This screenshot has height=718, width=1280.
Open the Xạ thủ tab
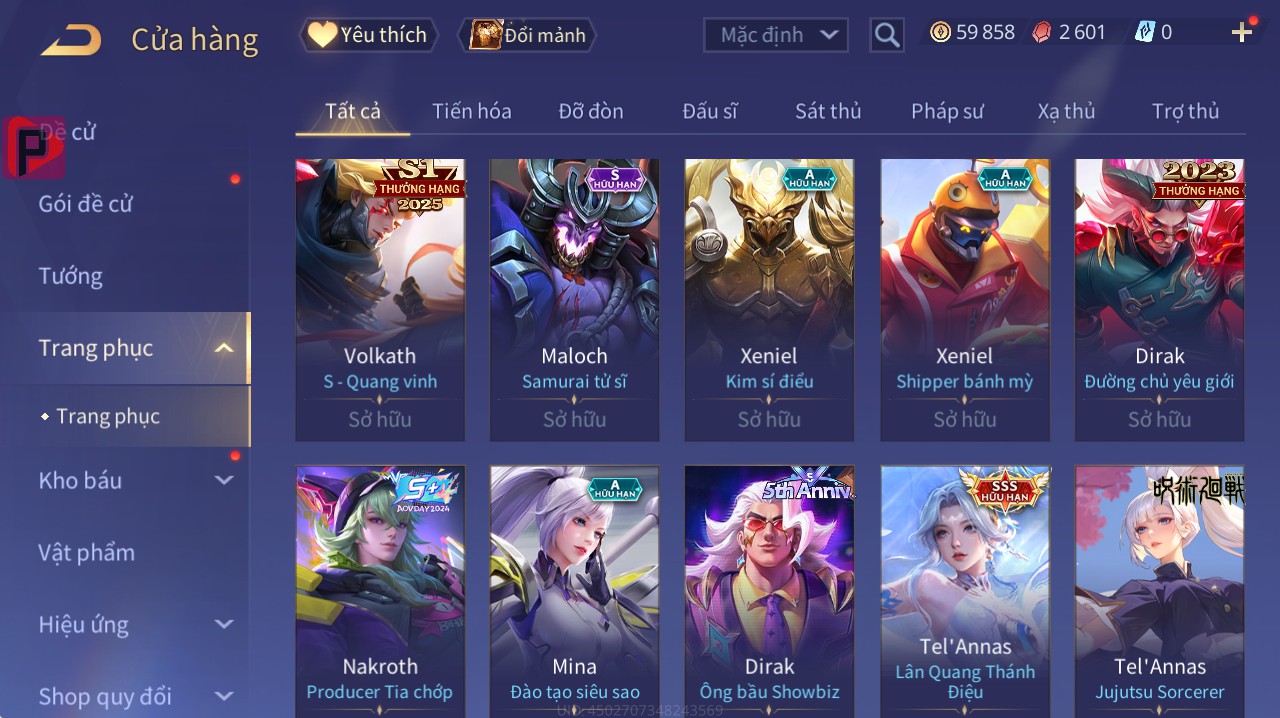[x=1066, y=111]
